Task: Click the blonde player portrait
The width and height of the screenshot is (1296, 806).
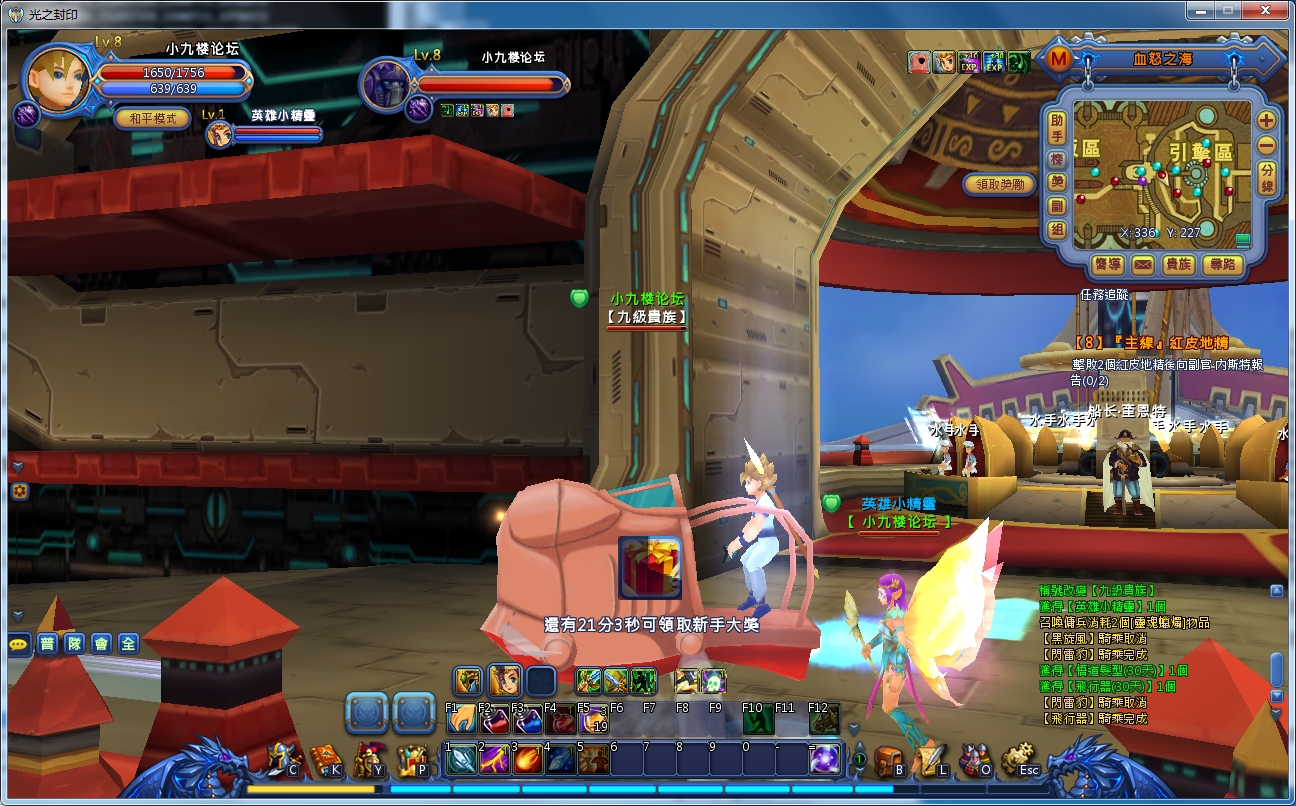Action: (58, 79)
